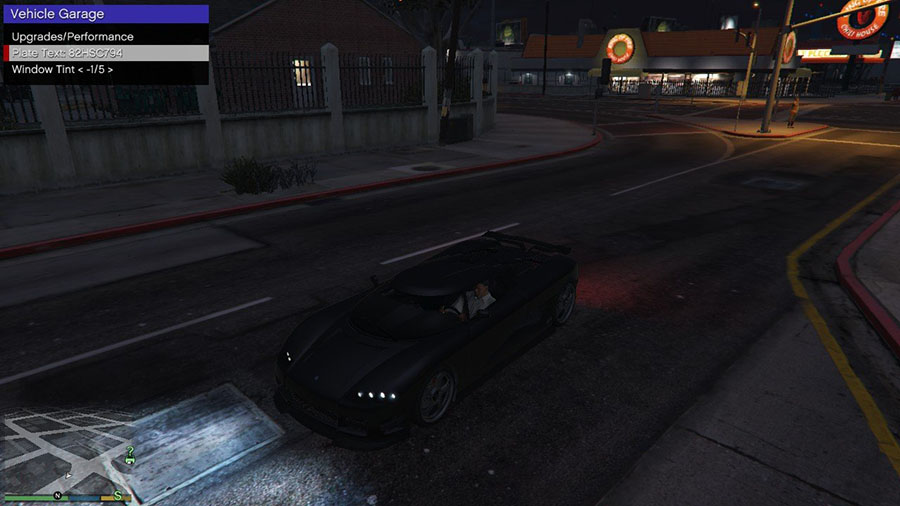The width and height of the screenshot is (900, 506).
Task: Open the Upgrades/Performance submenu
Action: pyautogui.click(x=72, y=37)
